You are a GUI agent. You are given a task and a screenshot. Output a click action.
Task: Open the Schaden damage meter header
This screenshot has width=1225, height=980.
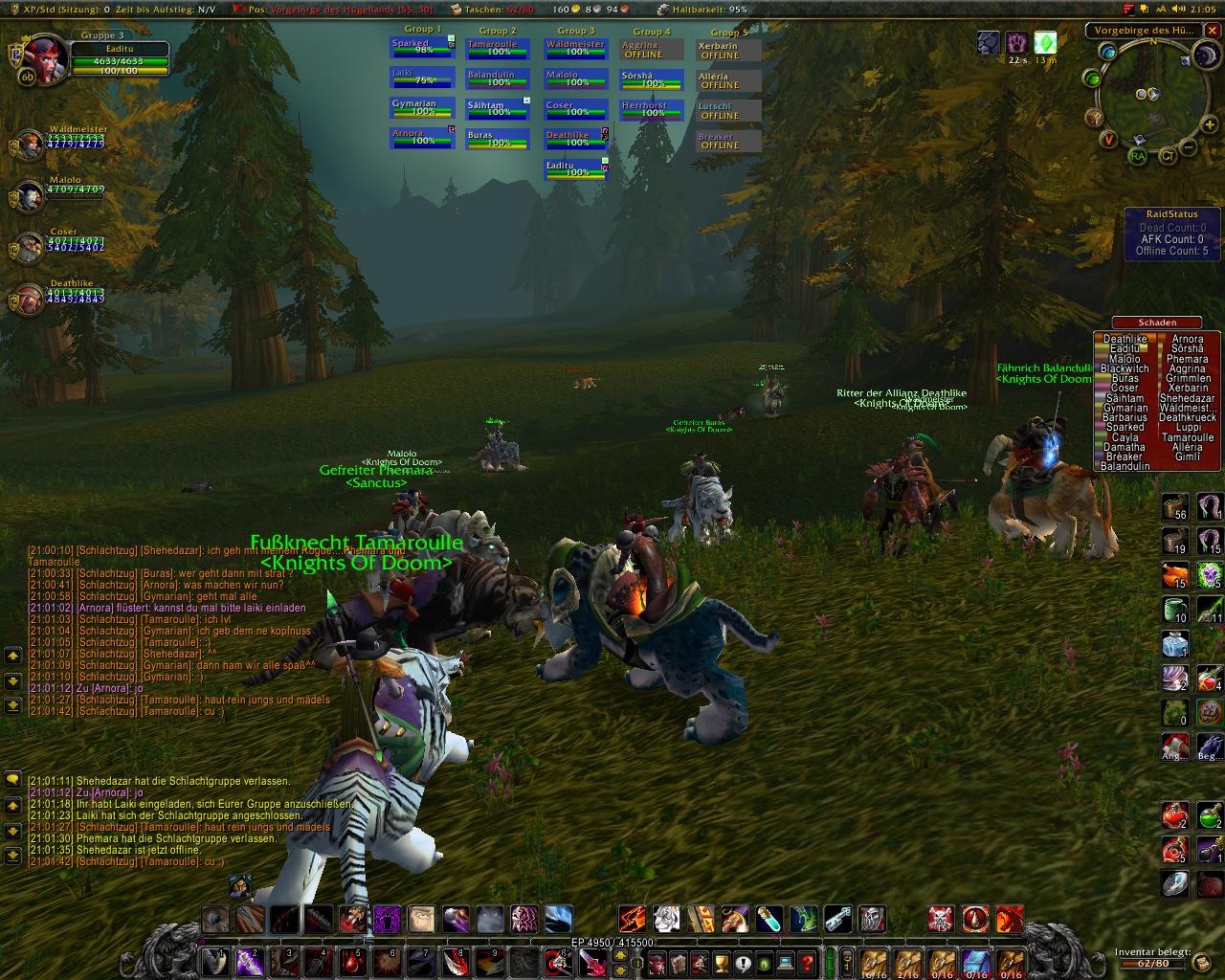[1157, 323]
